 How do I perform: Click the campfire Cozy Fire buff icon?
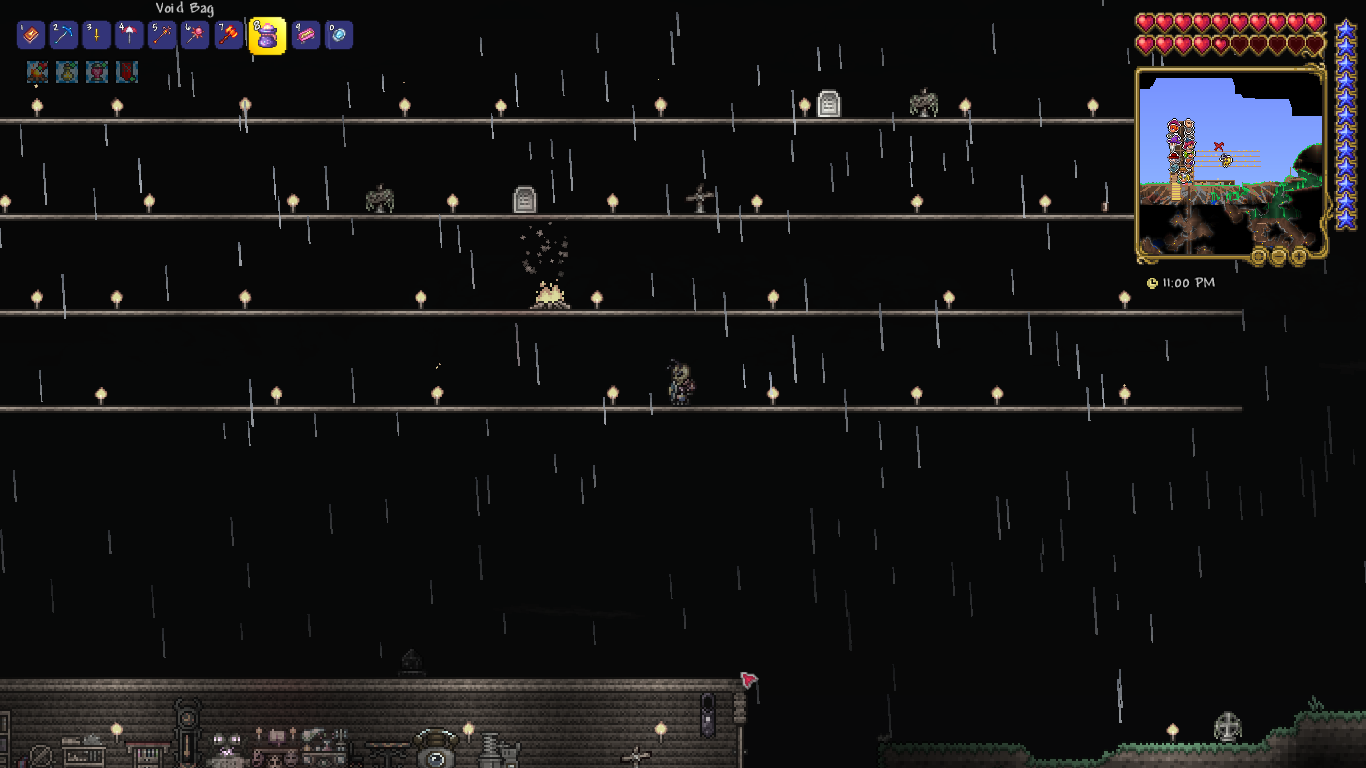tap(38, 72)
